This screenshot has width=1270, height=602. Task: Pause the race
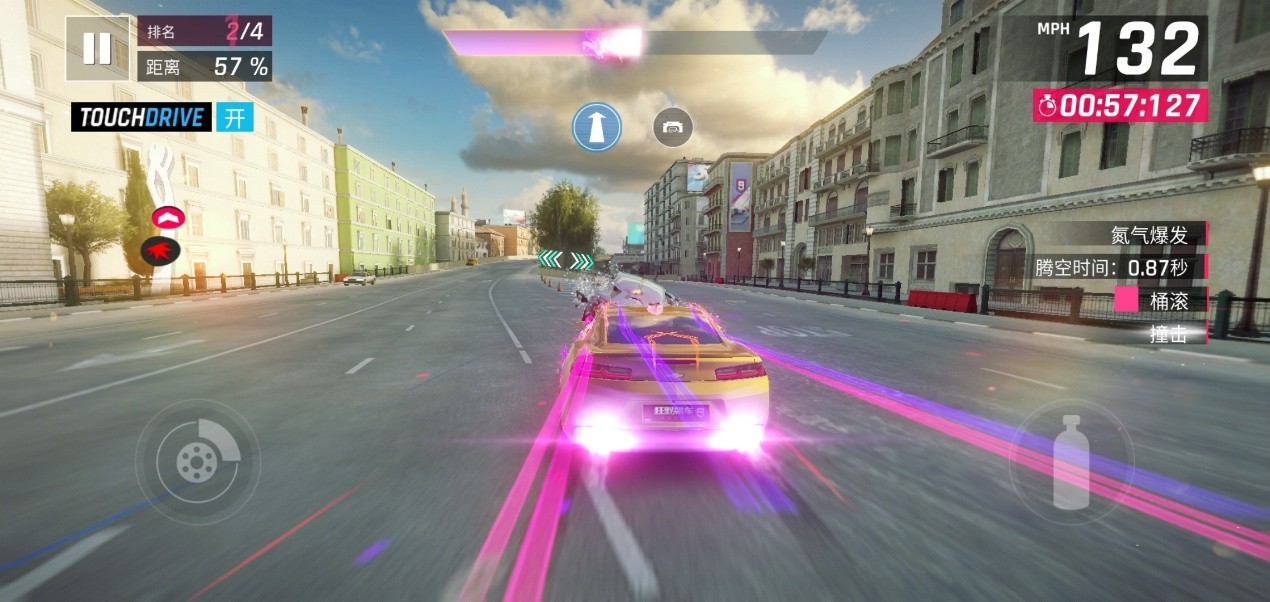[x=97, y=48]
